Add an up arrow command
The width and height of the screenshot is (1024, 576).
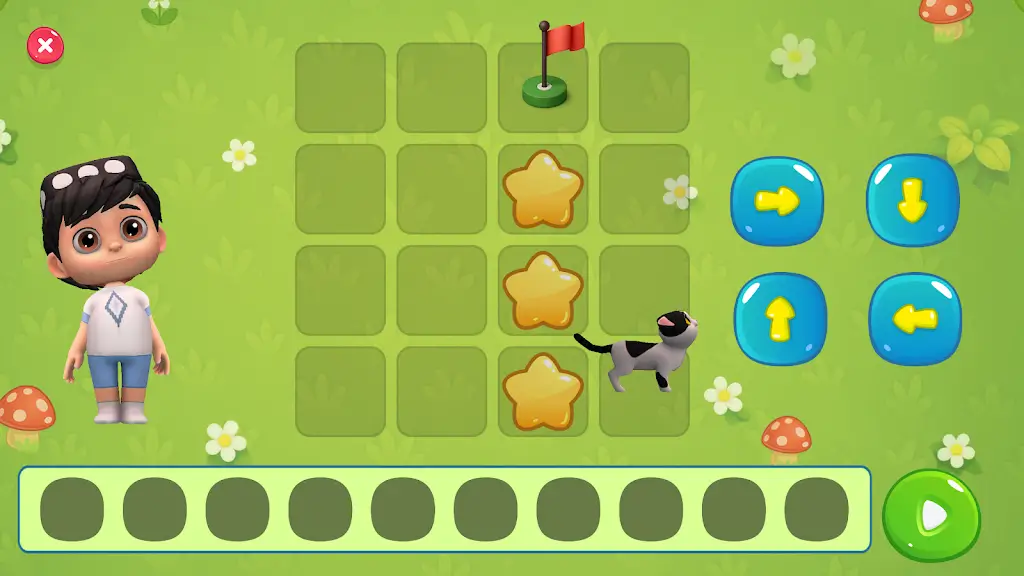(780, 319)
